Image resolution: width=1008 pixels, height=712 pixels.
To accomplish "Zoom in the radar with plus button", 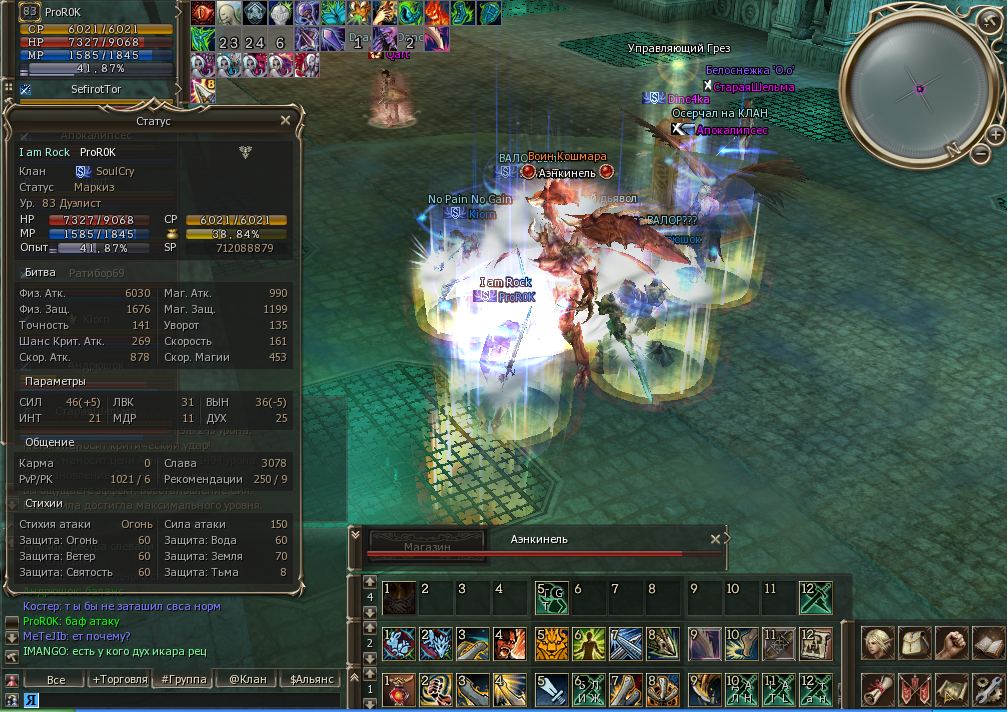I will (996, 134).
